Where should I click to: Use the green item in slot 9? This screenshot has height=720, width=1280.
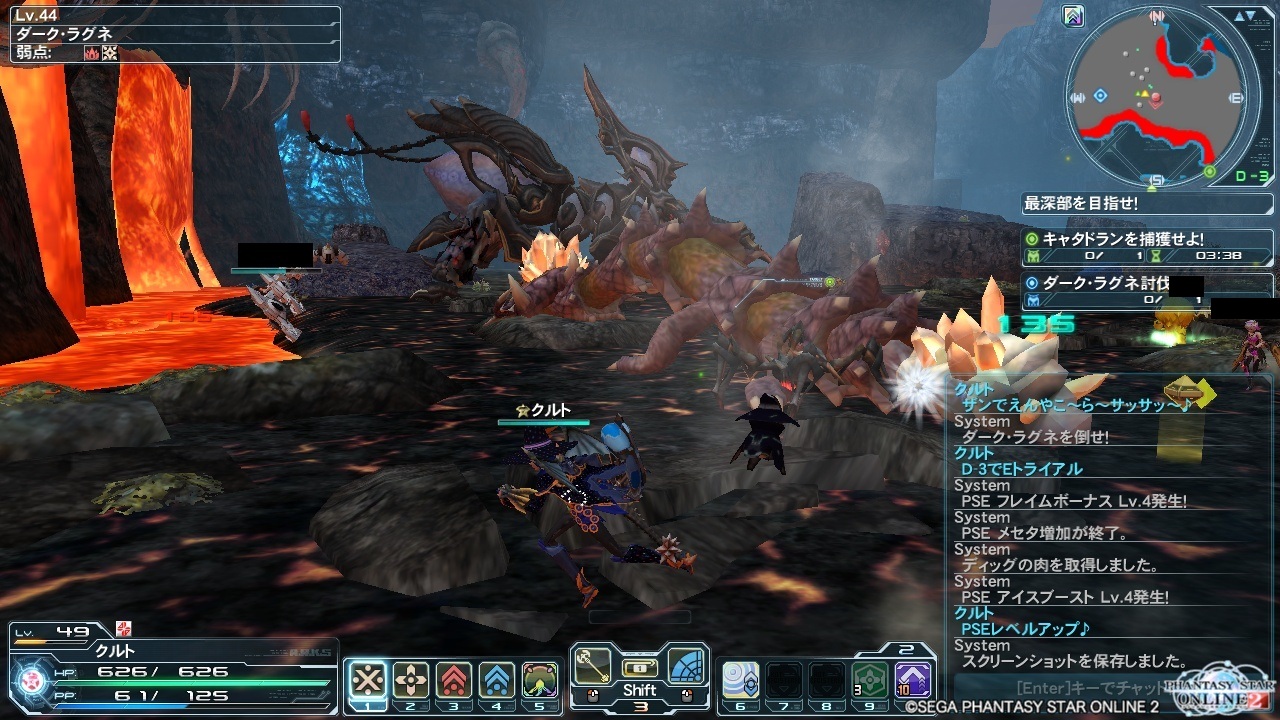click(870, 680)
